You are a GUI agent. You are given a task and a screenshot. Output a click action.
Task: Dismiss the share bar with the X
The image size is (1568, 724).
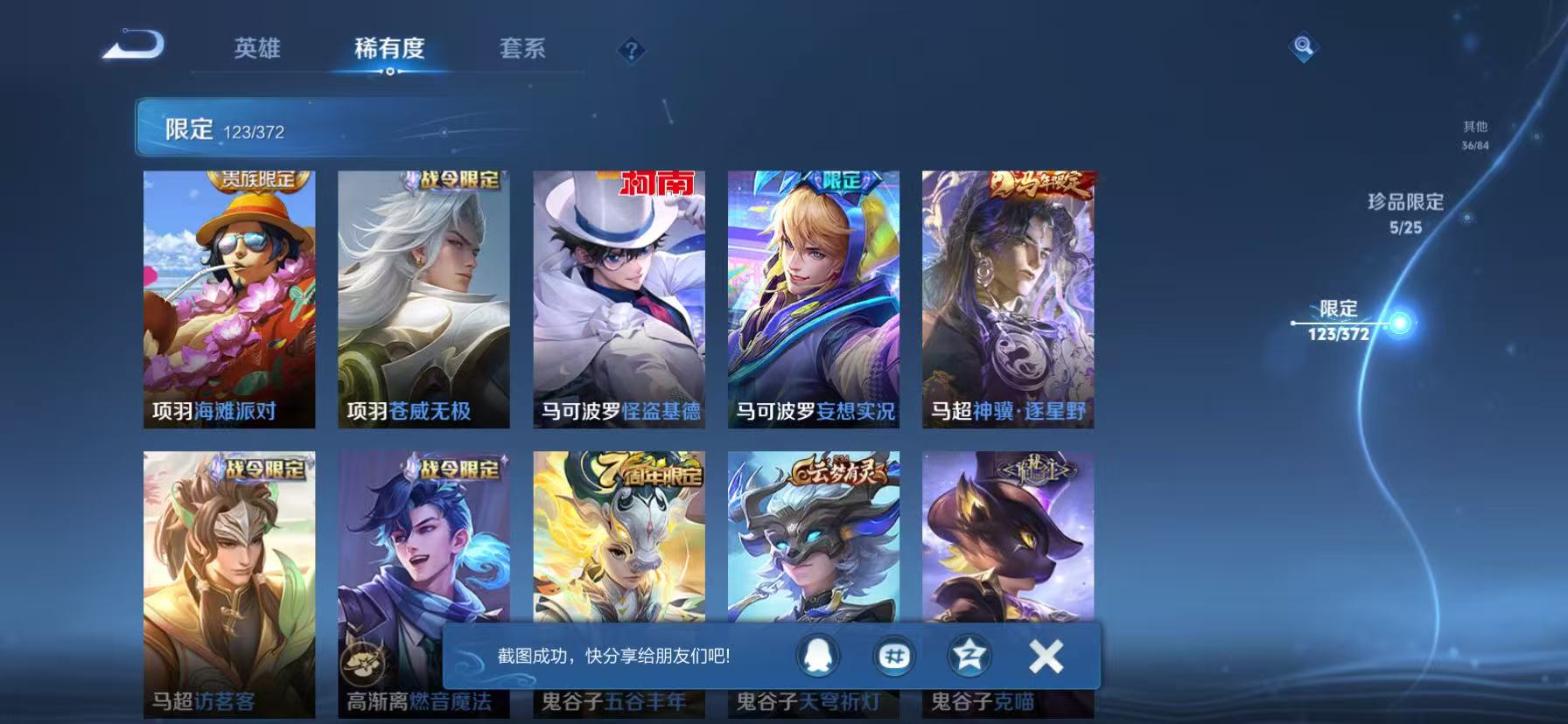[x=1044, y=653]
